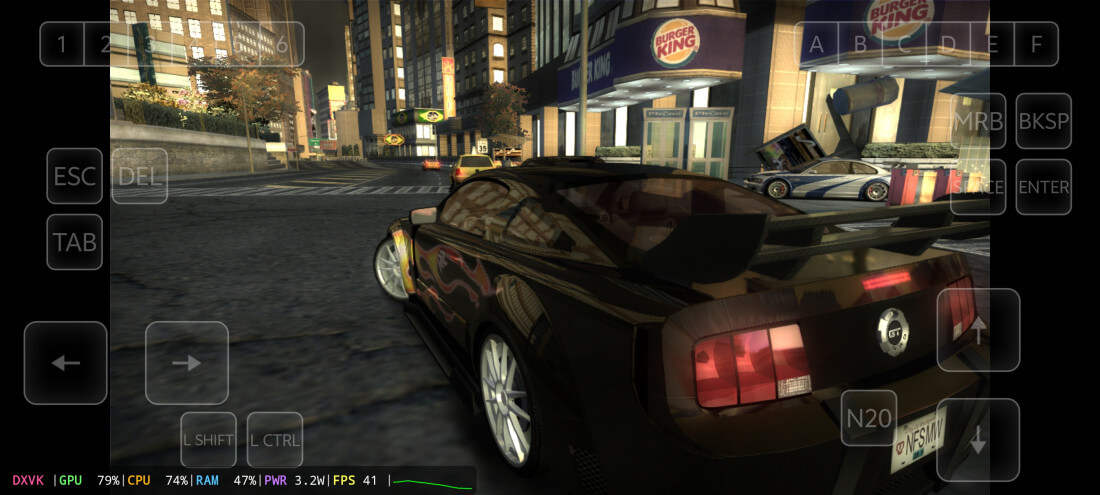Tap the number 6 key button

coord(283,44)
